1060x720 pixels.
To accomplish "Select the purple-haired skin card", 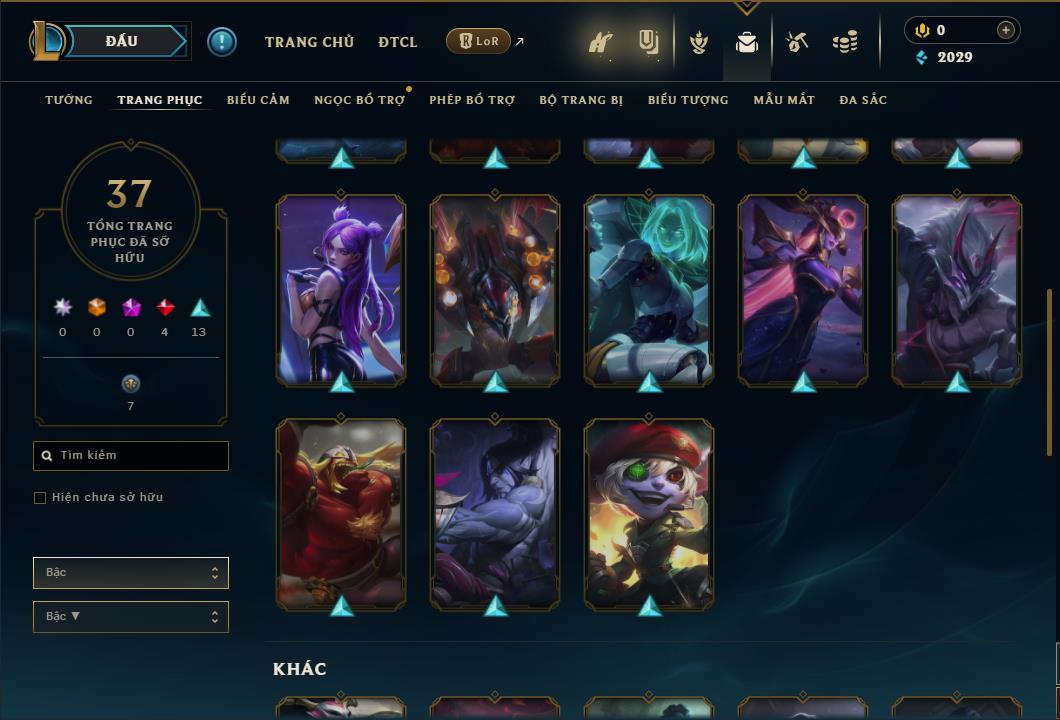I will (341, 289).
